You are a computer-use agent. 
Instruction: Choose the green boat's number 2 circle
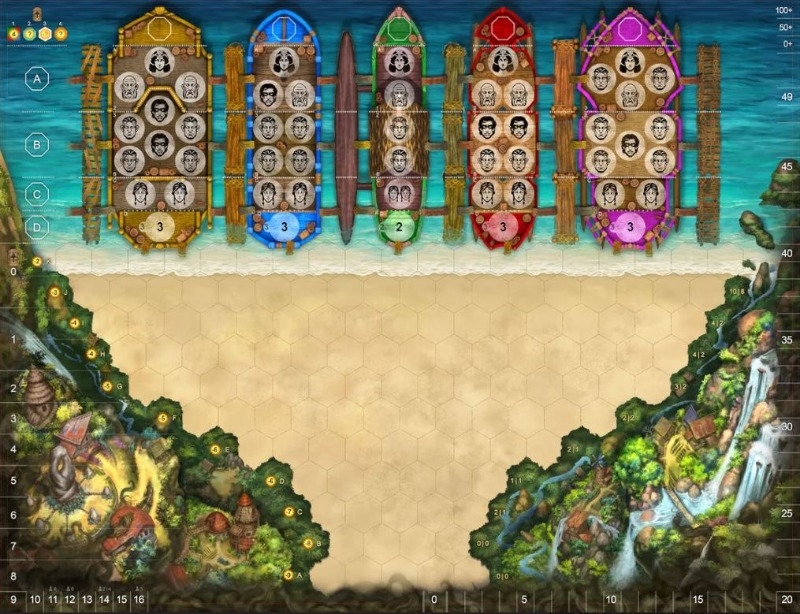[399, 226]
